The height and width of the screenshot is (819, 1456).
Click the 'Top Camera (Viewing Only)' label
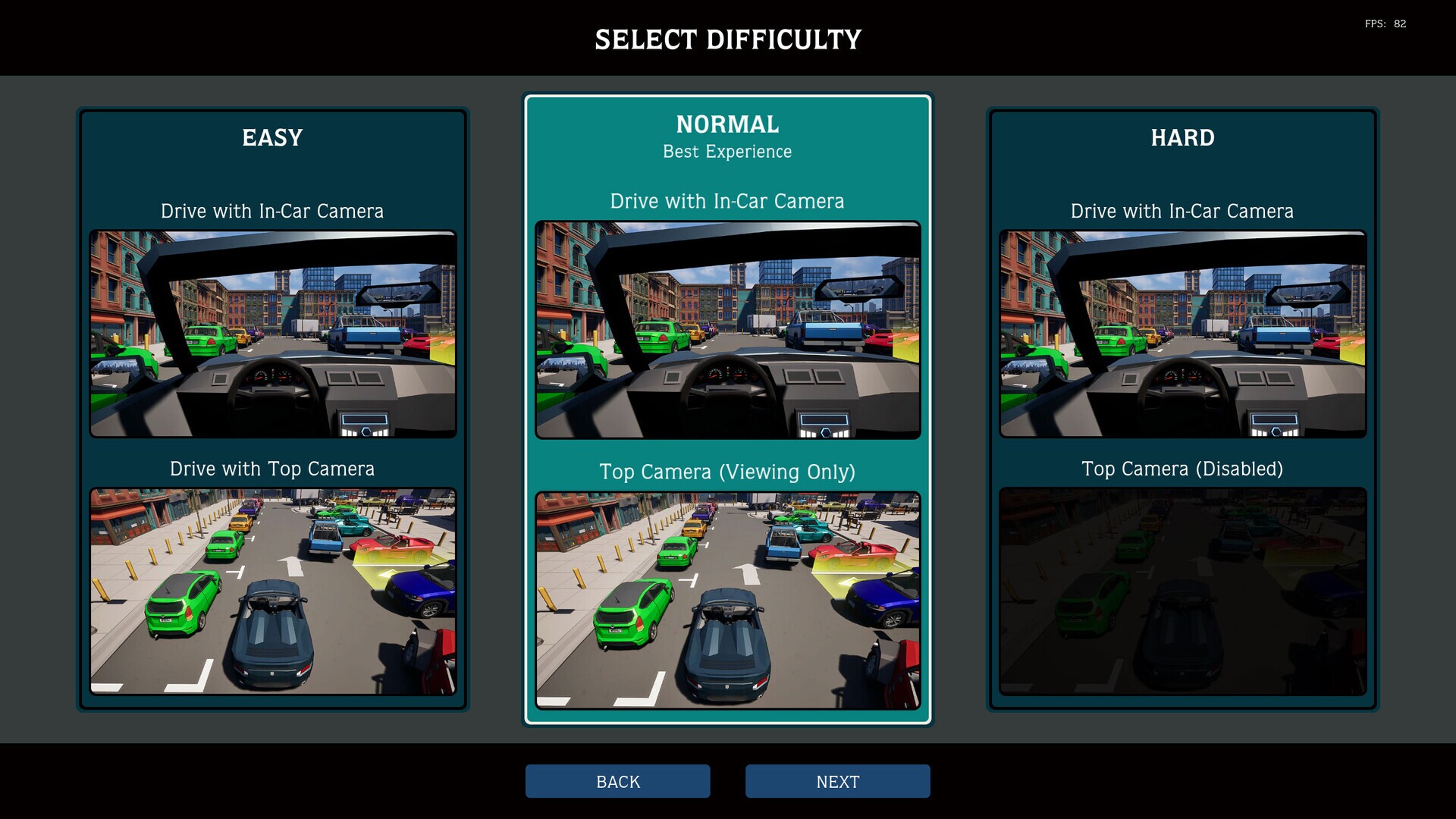tap(726, 472)
